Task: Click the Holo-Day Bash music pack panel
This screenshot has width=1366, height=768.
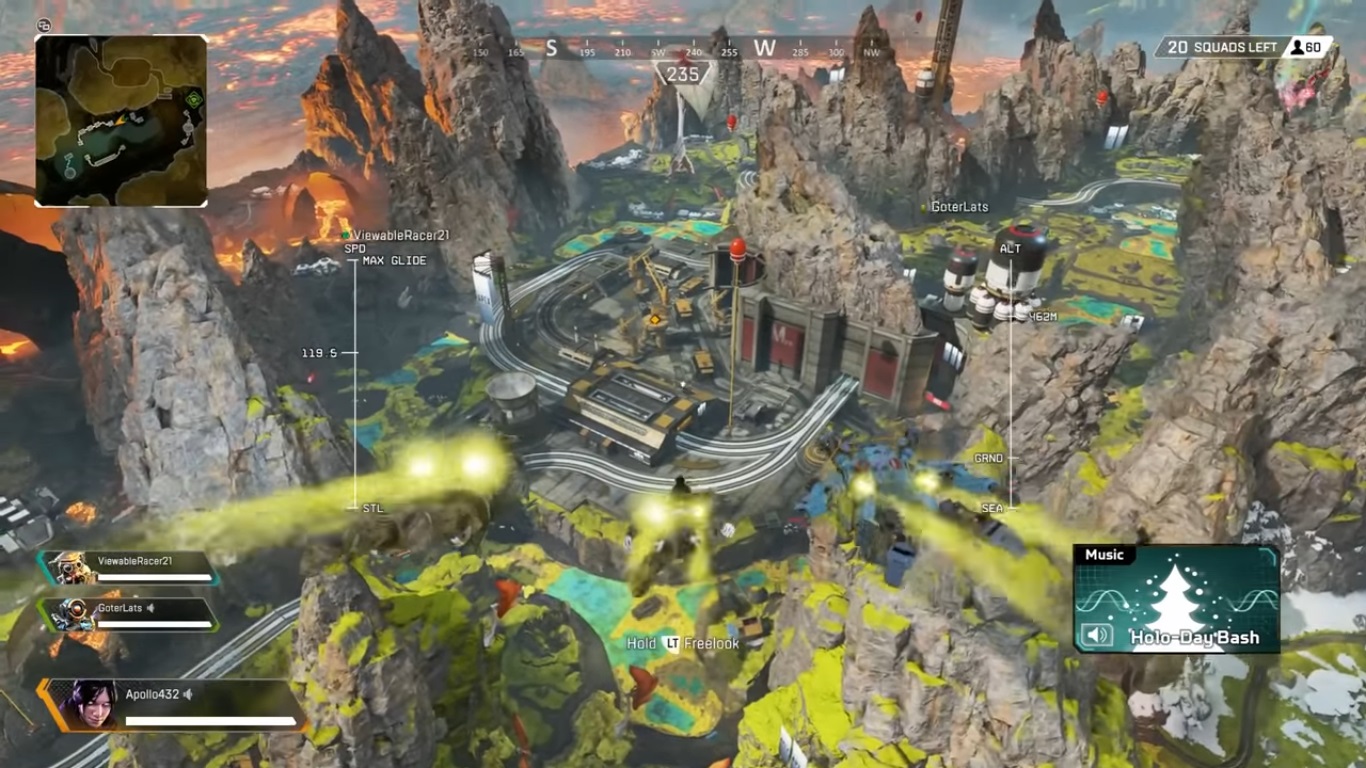Action: [x=1177, y=599]
